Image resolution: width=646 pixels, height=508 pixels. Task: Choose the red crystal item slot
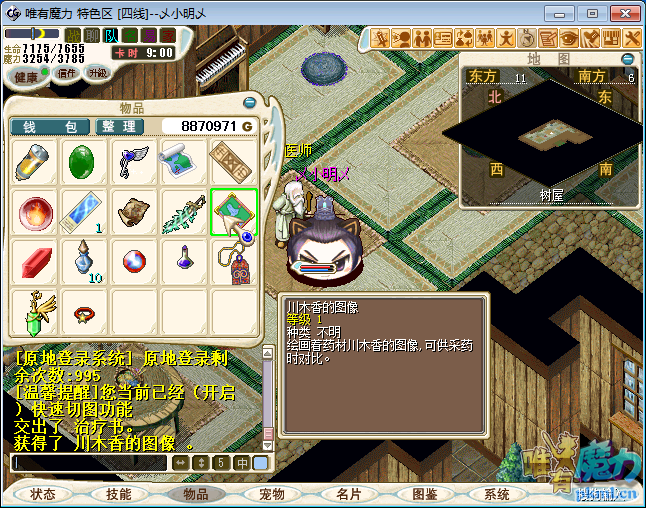click(x=35, y=260)
